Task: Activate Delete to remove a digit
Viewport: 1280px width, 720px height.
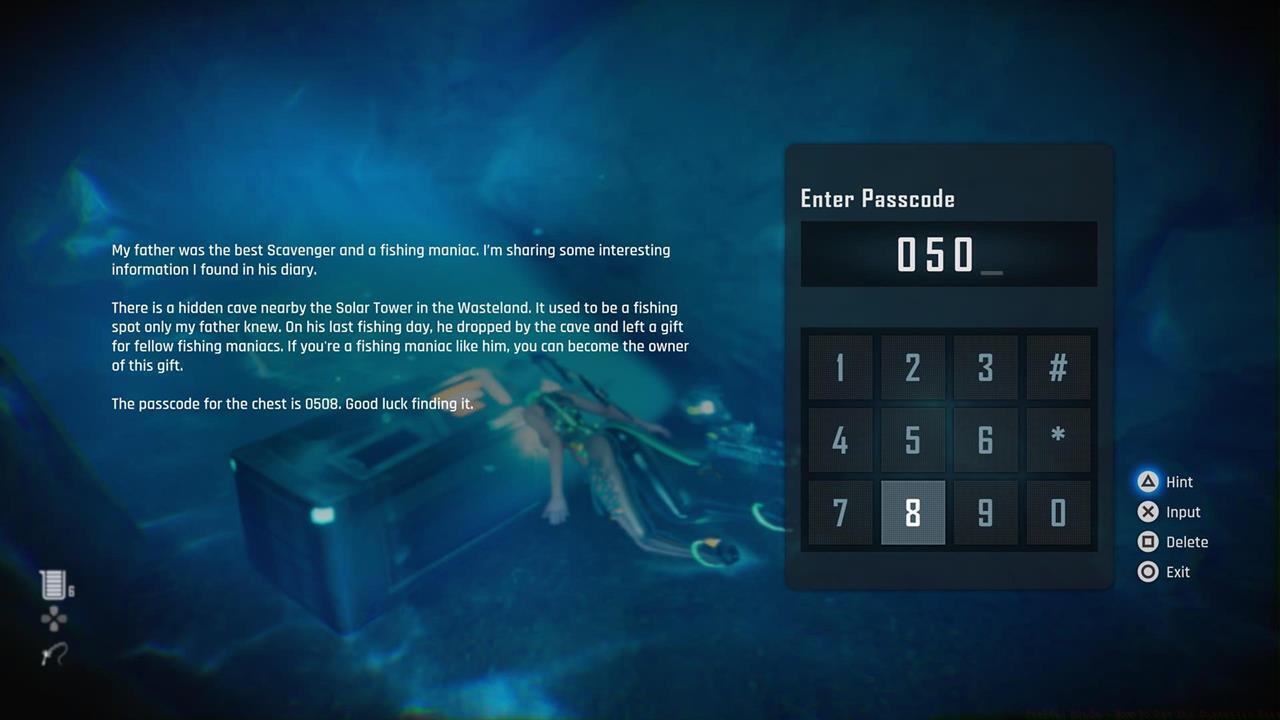Action: [x=1190, y=541]
